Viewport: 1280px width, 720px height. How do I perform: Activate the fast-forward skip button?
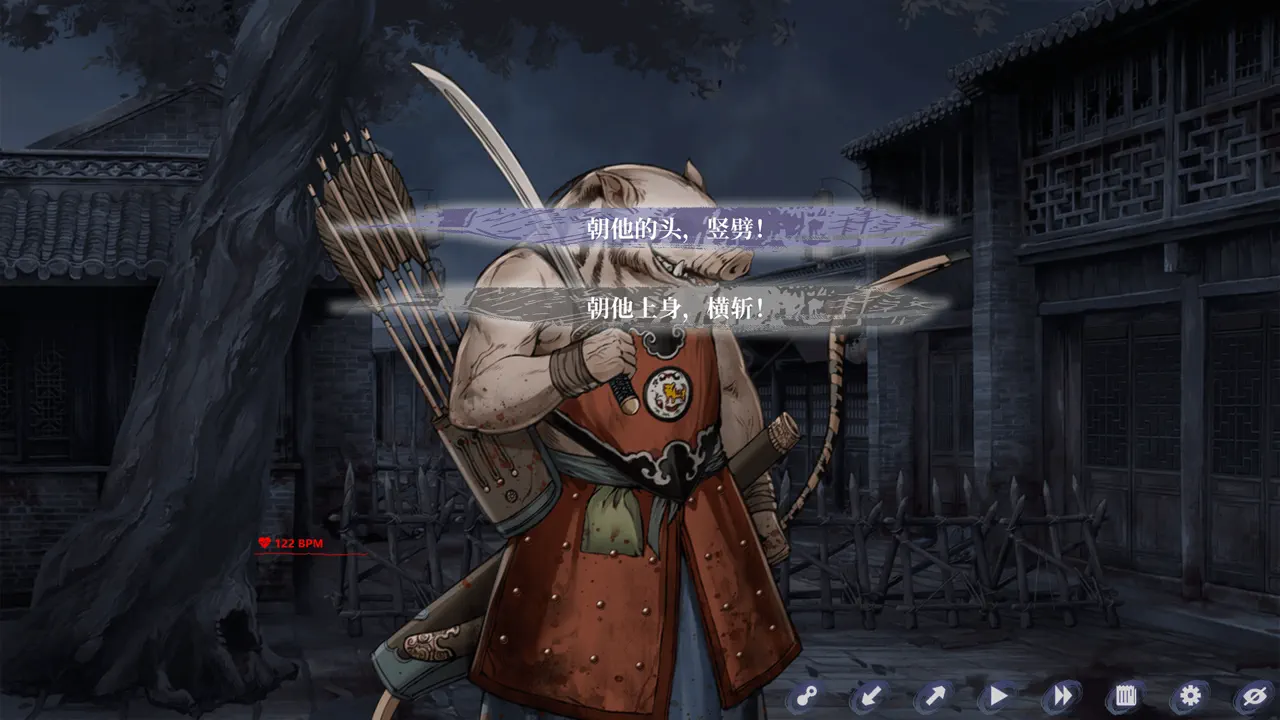click(x=1062, y=695)
